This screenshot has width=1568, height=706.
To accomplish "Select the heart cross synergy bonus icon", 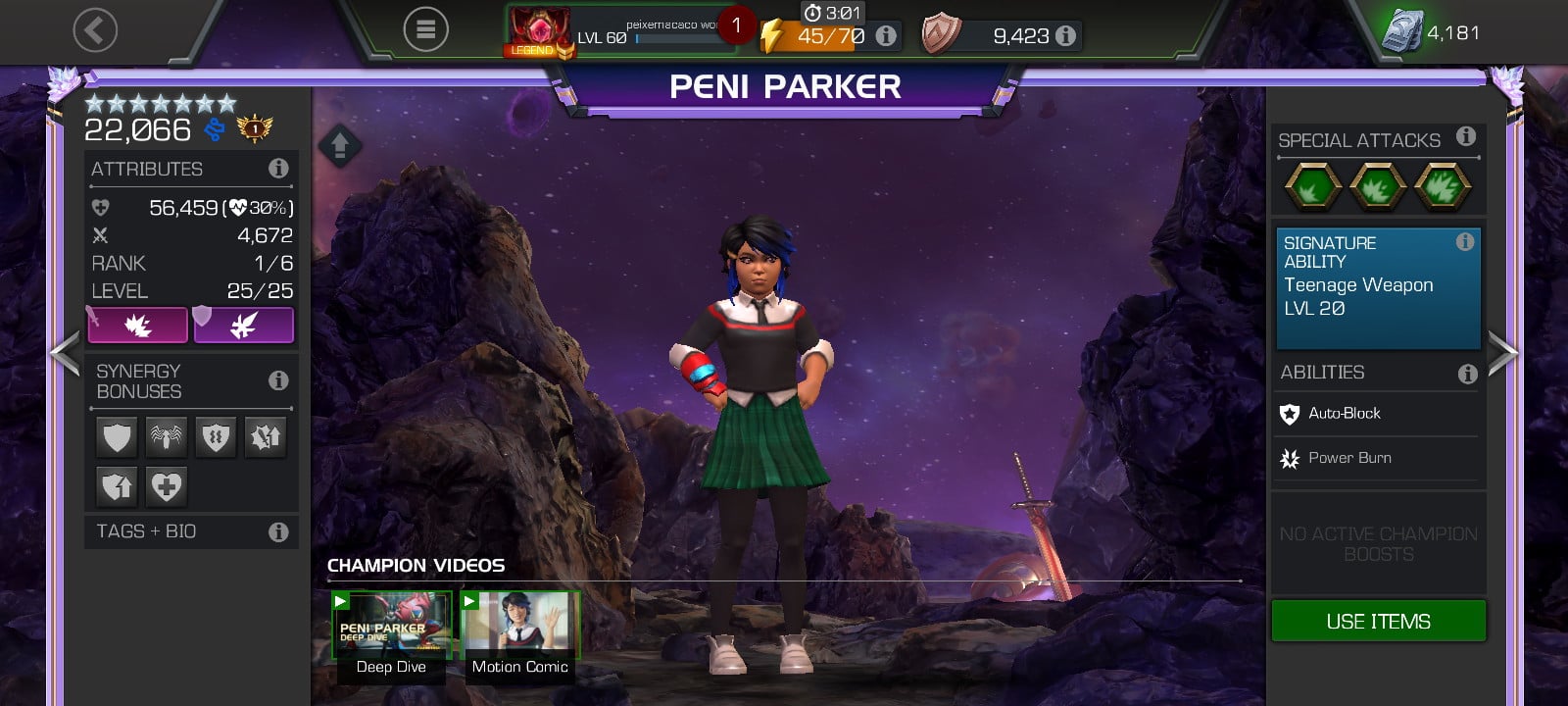I will 167,486.
